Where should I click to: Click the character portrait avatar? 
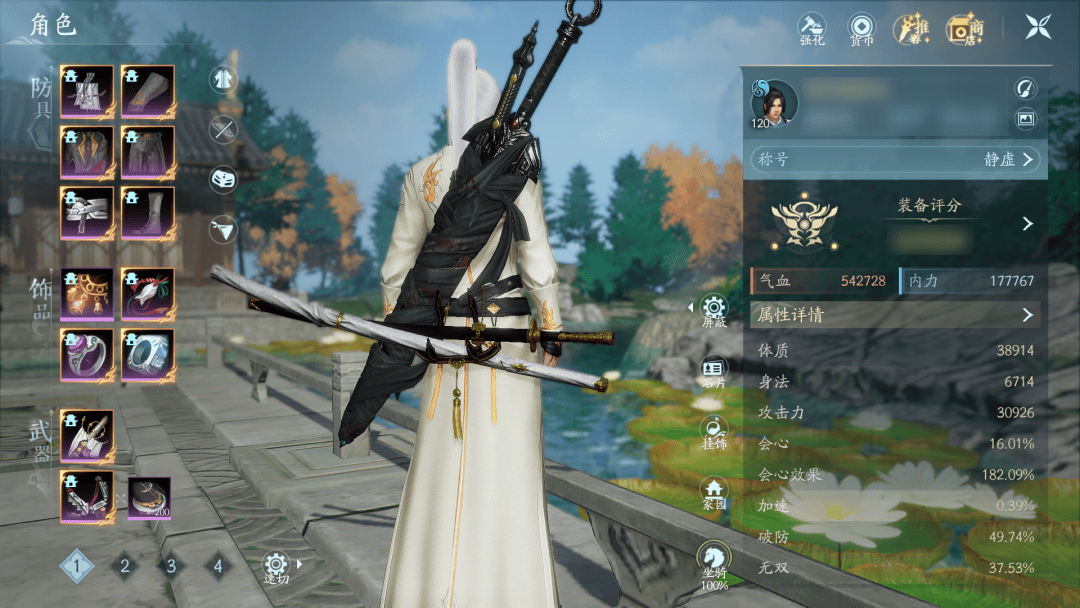point(775,103)
